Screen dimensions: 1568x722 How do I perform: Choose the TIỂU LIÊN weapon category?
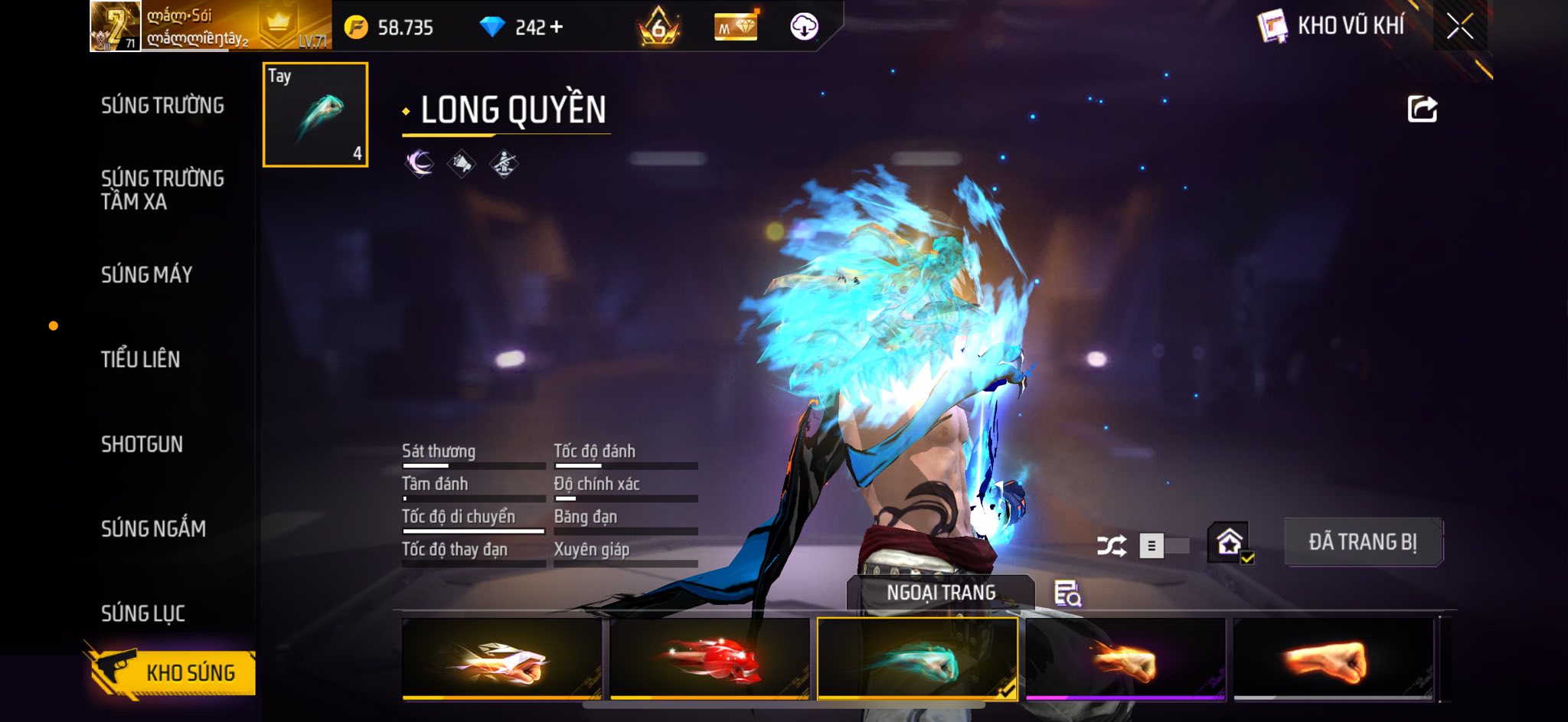(140, 359)
